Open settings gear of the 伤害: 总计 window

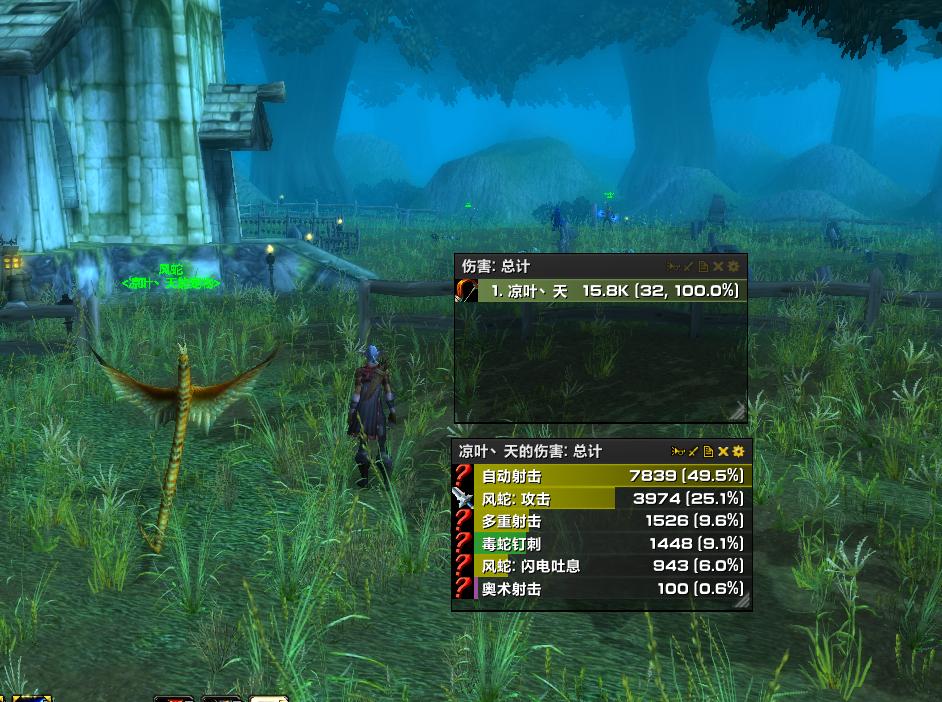point(733,267)
